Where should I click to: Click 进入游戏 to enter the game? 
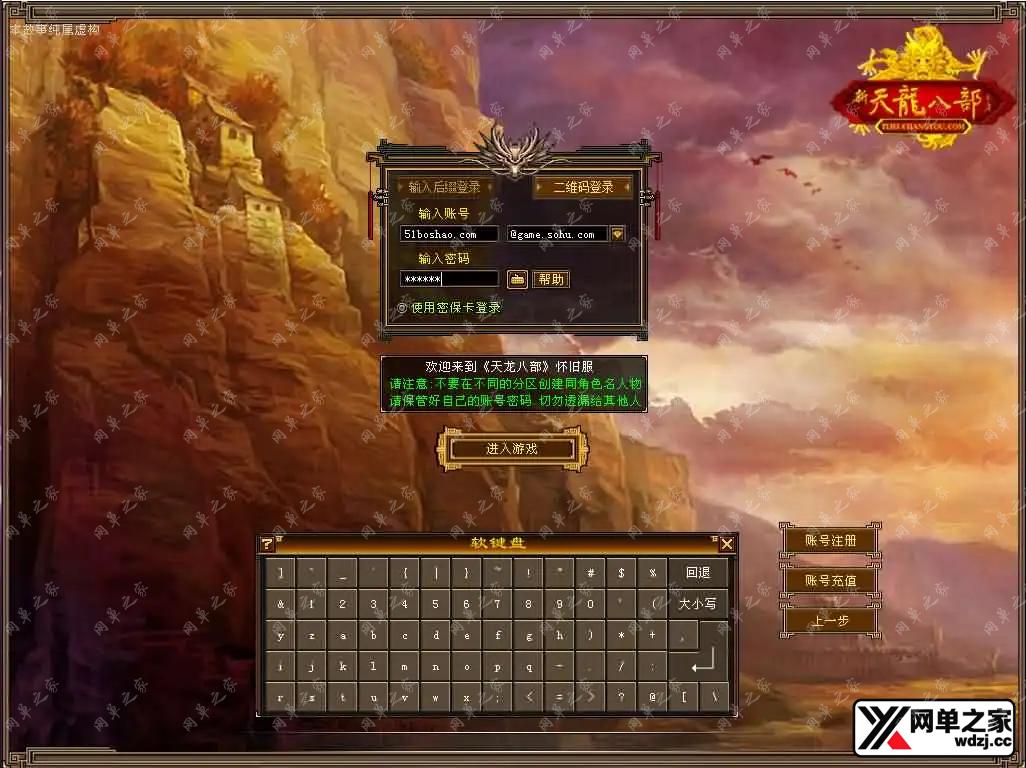point(512,449)
